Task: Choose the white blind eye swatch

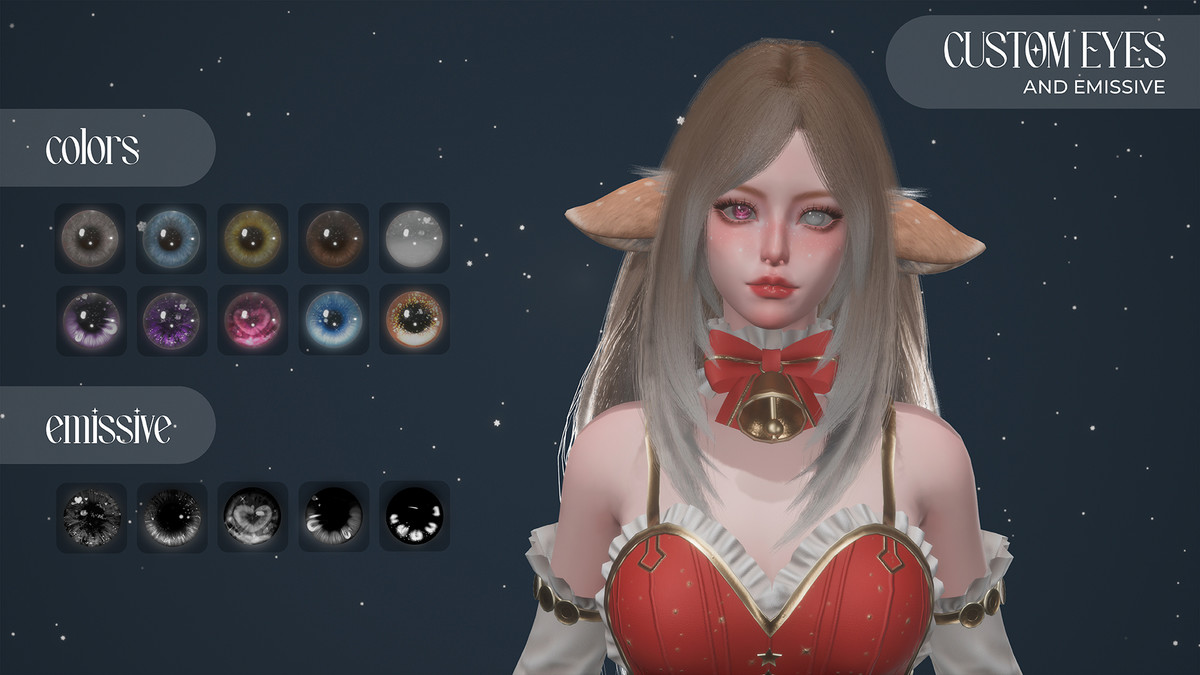Action: (x=414, y=238)
